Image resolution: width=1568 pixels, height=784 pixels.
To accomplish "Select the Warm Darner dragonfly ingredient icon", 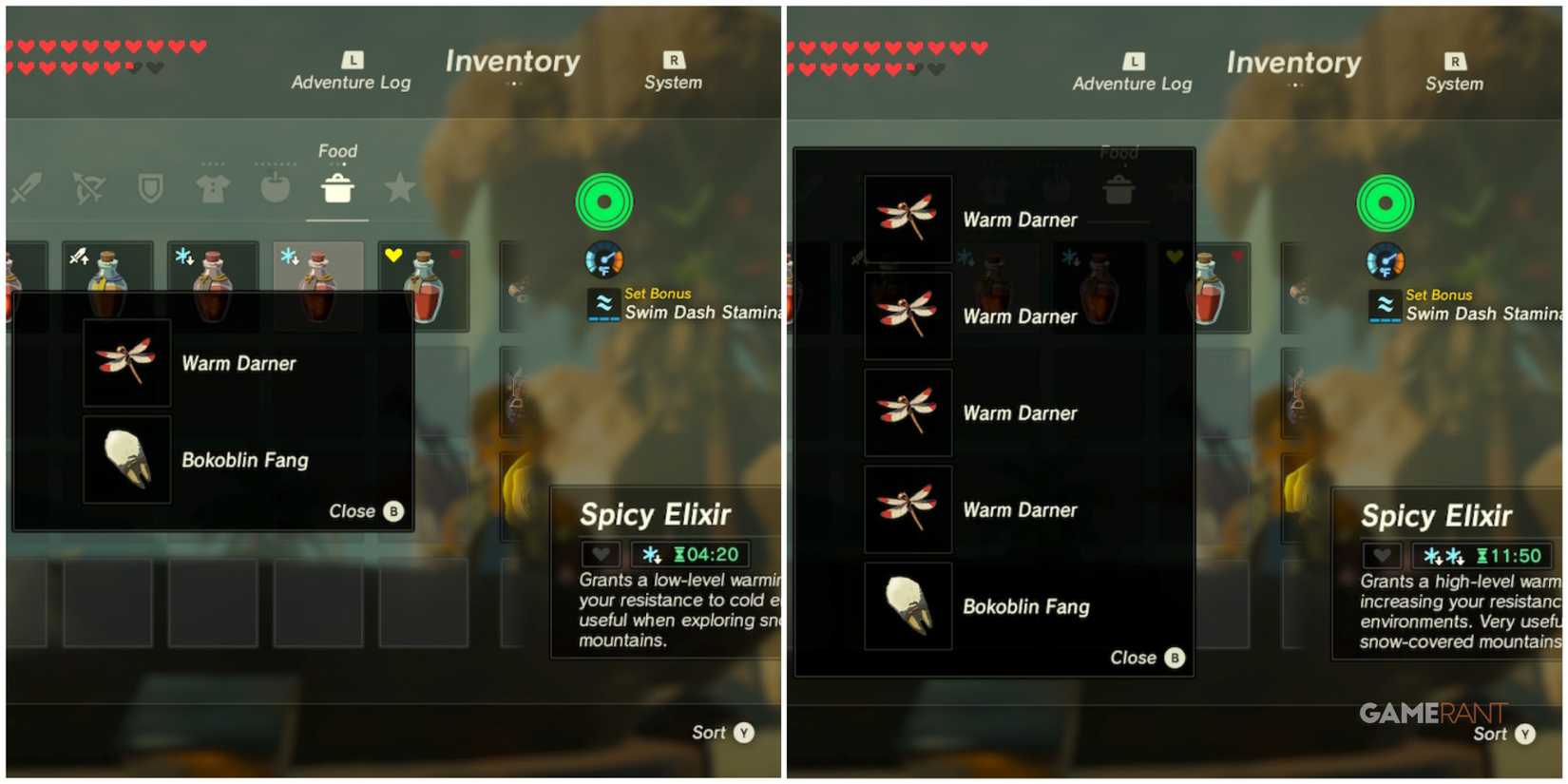I will [x=127, y=363].
